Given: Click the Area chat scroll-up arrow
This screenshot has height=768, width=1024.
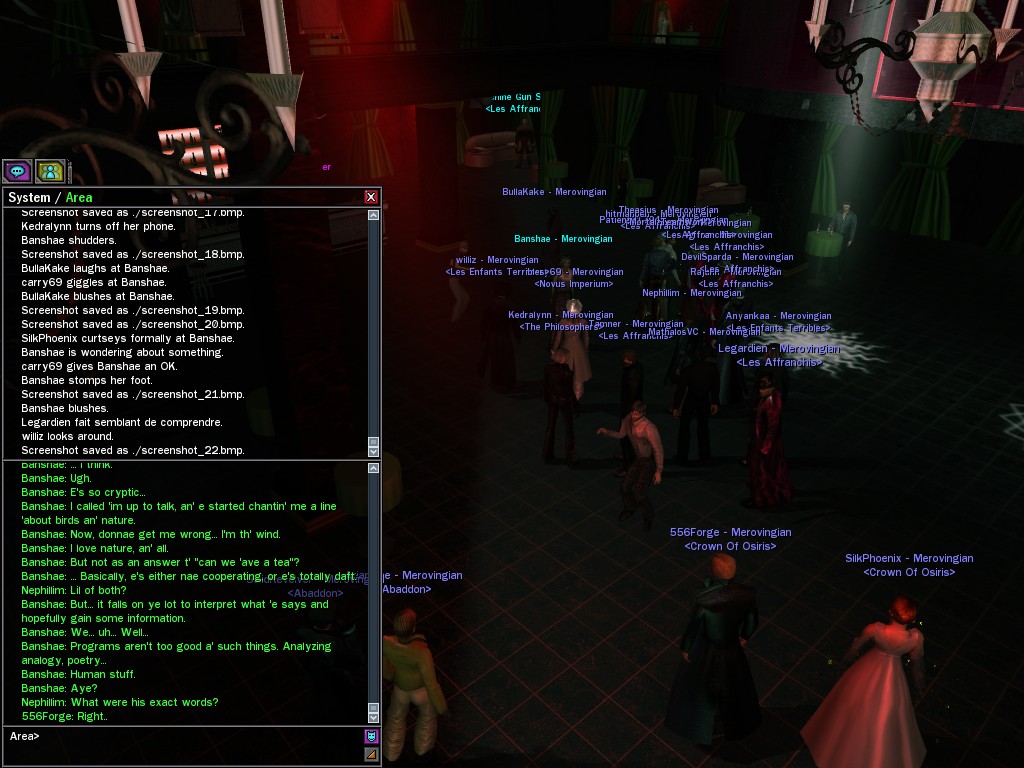Looking at the screenshot, I should (374, 468).
